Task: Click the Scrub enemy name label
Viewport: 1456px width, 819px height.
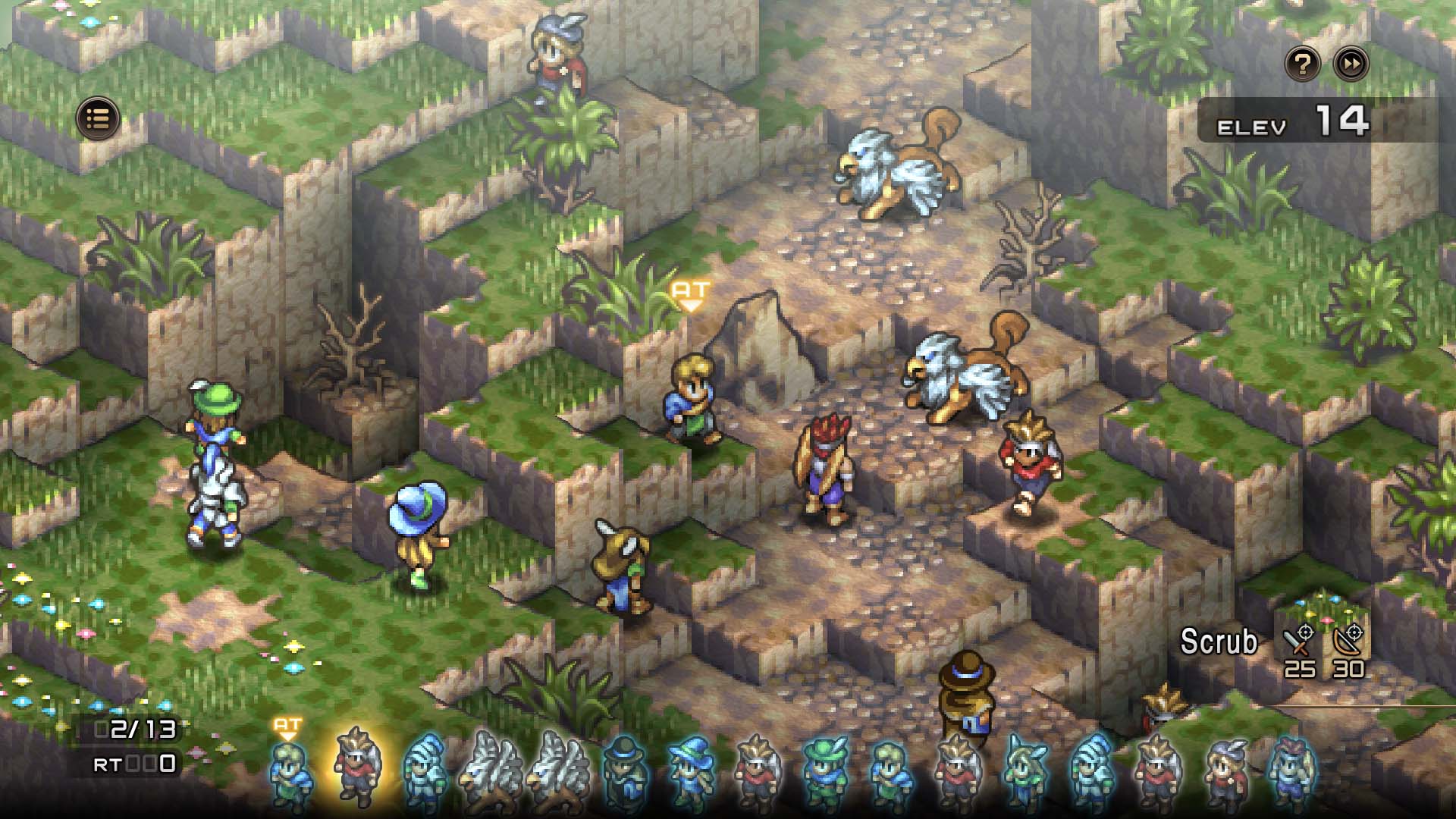Action: (1219, 642)
